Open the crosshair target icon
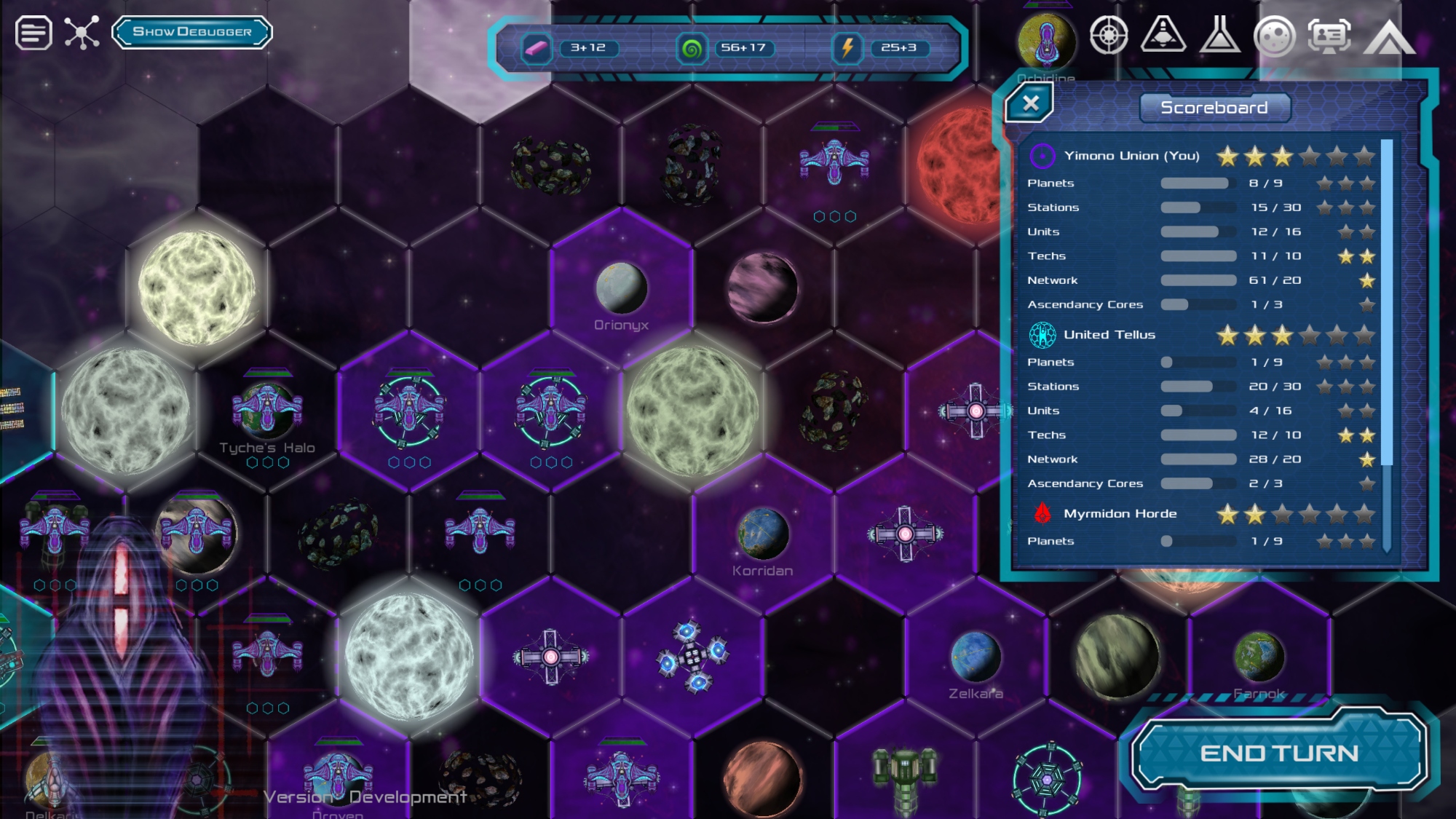Viewport: 1456px width, 819px height. 1109,35
